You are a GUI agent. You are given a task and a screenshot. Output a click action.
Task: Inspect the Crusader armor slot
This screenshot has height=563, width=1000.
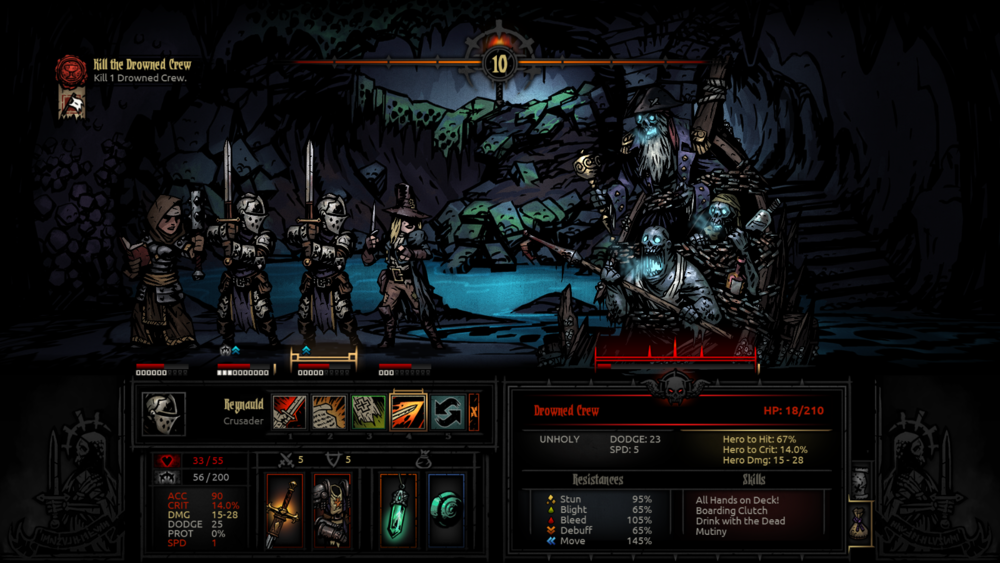coord(331,510)
